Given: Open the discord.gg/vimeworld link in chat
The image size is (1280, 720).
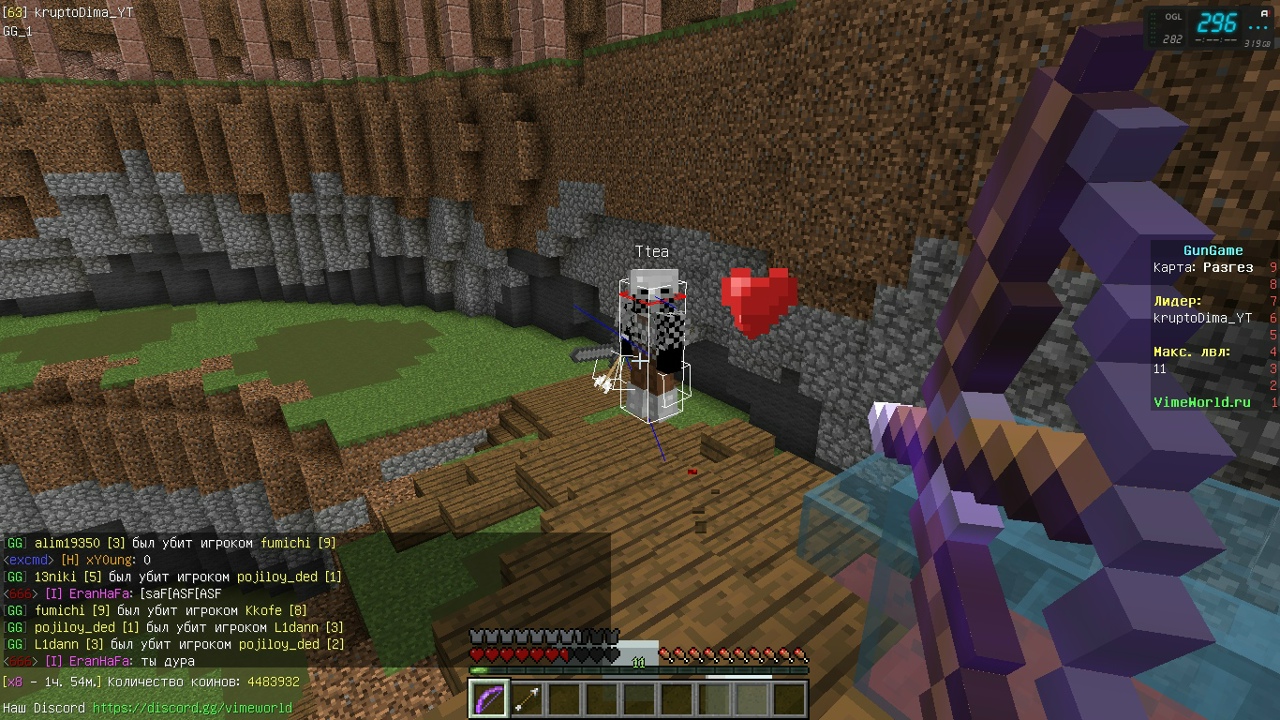Looking at the screenshot, I should (x=192, y=708).
